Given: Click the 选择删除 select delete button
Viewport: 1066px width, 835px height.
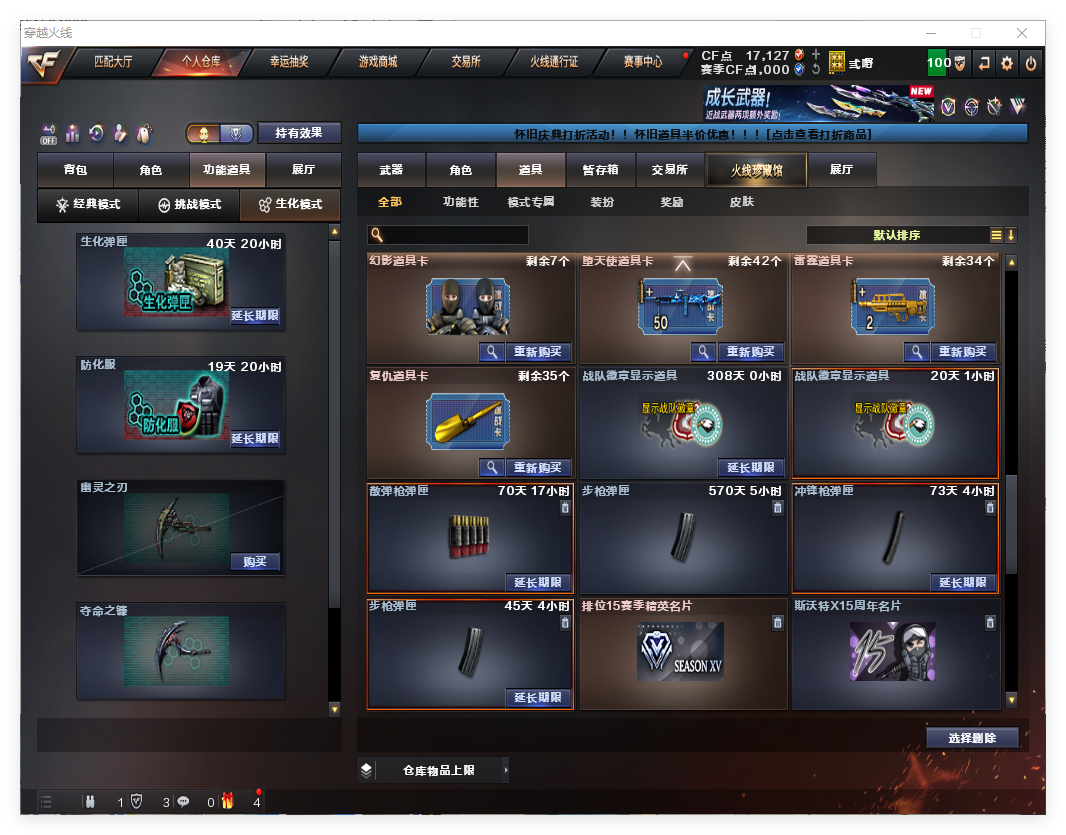Looking at the screenshot, I should coord(971,738).
